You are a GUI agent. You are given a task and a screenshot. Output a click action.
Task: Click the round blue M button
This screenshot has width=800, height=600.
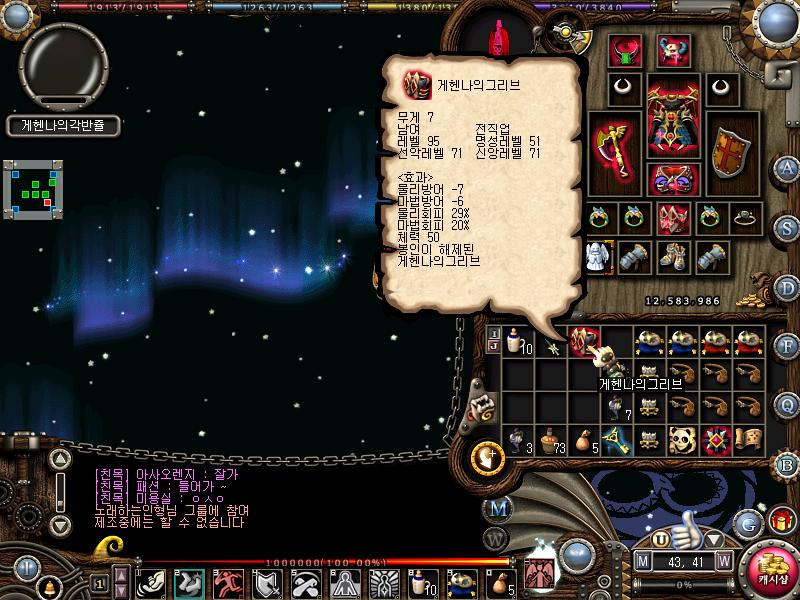497,507
